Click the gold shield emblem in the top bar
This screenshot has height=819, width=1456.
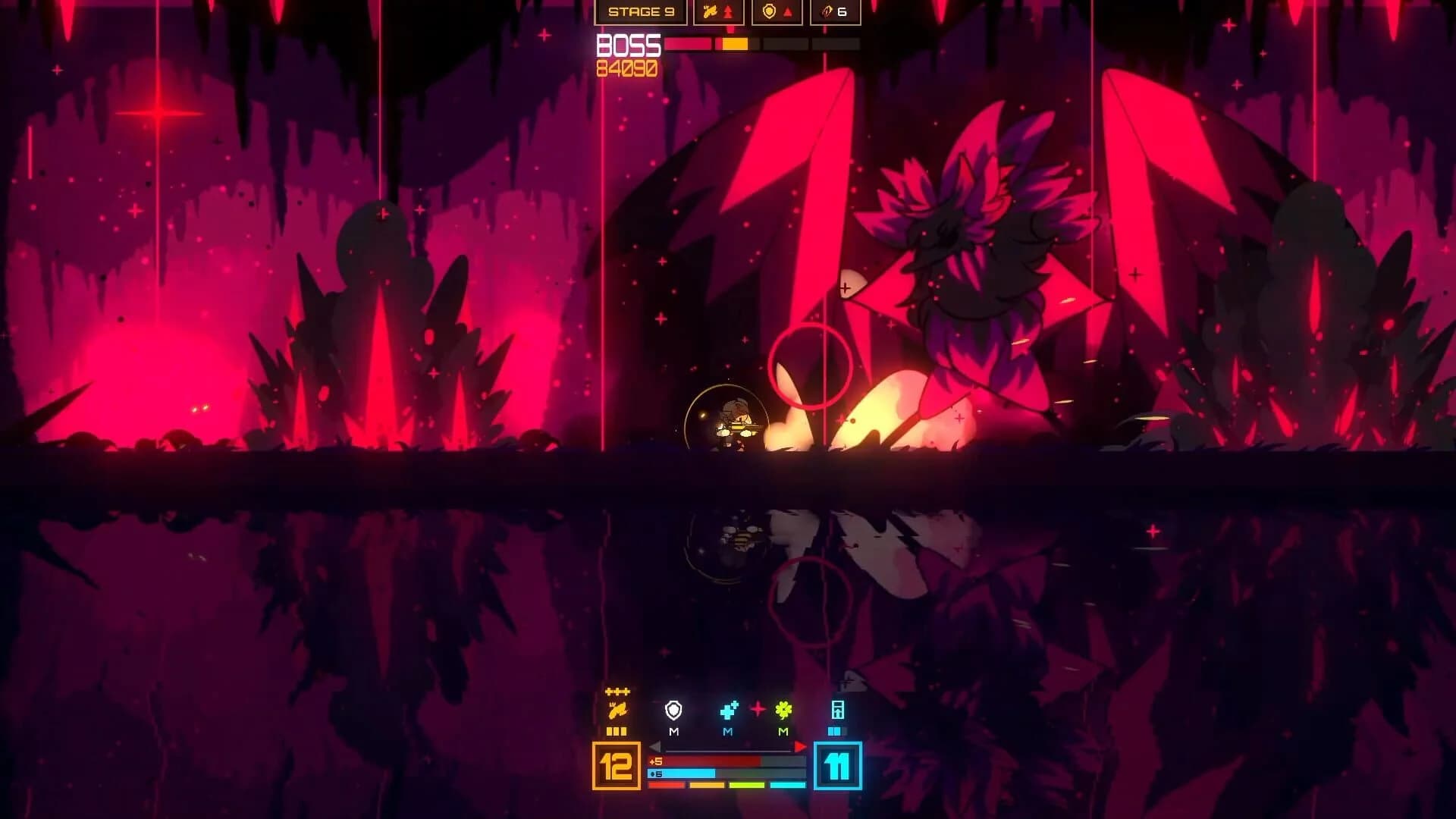769,11
